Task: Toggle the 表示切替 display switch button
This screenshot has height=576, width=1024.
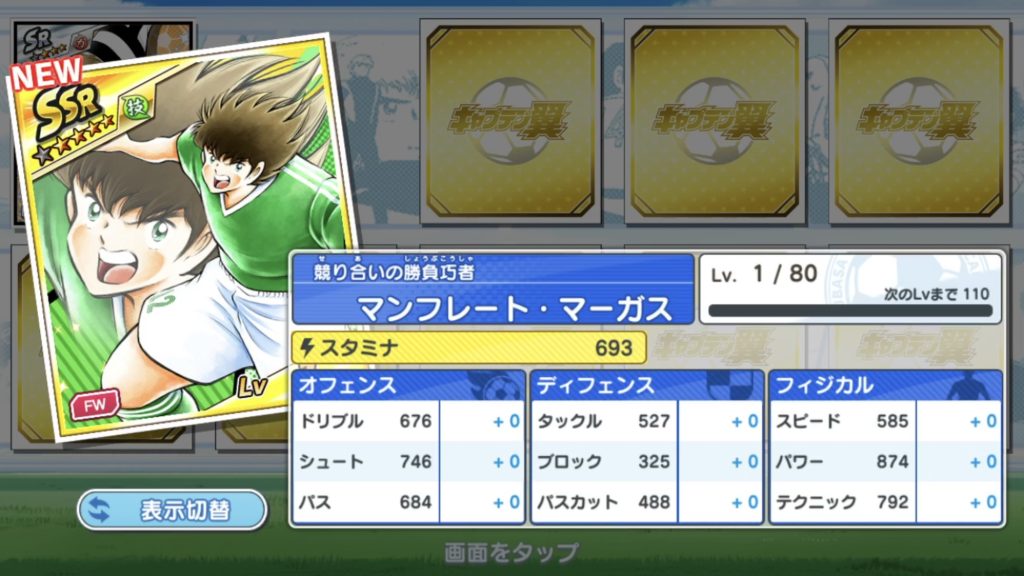Action: tap(172, 510)
